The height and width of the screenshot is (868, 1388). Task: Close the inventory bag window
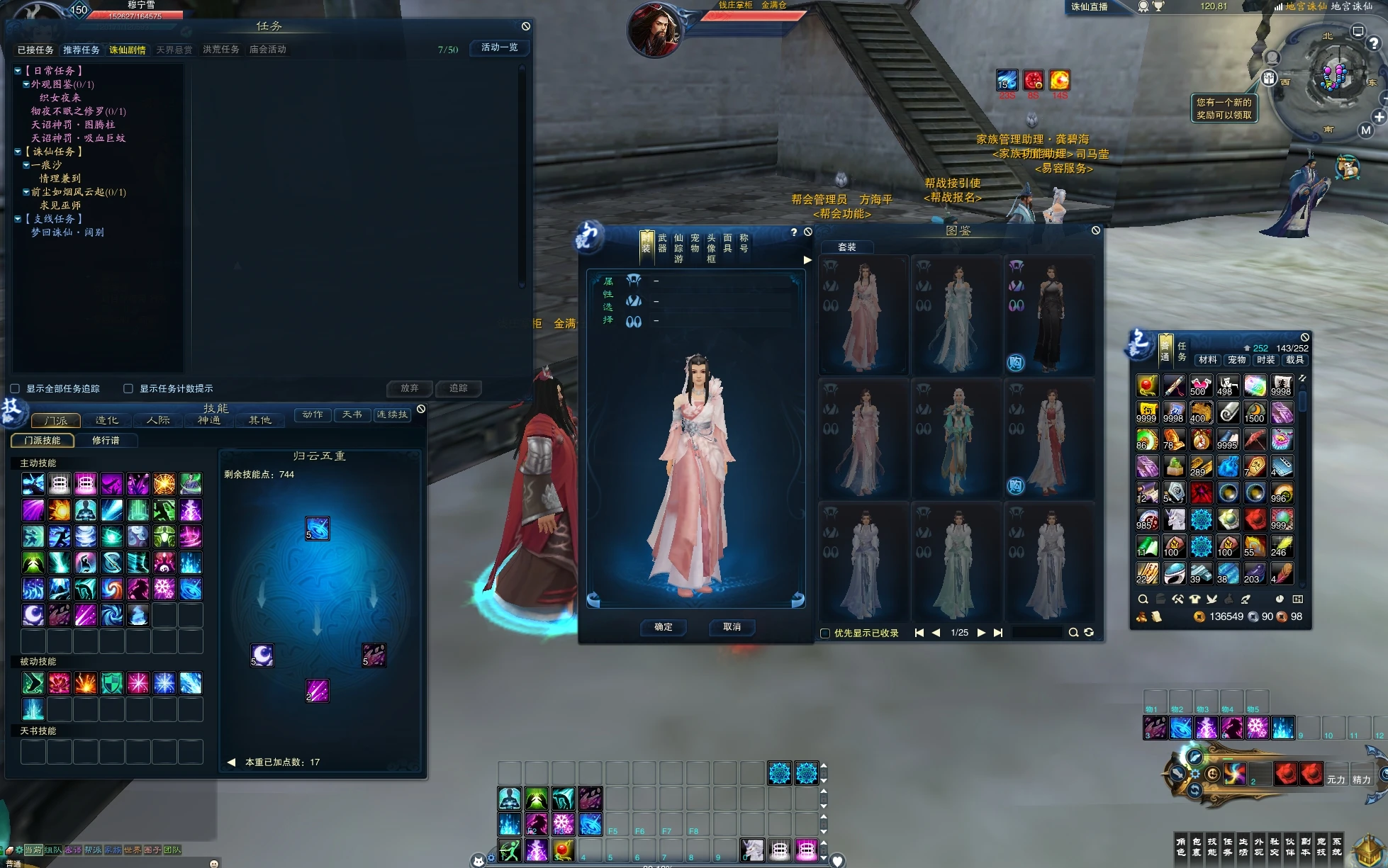tap(1305, 337)
